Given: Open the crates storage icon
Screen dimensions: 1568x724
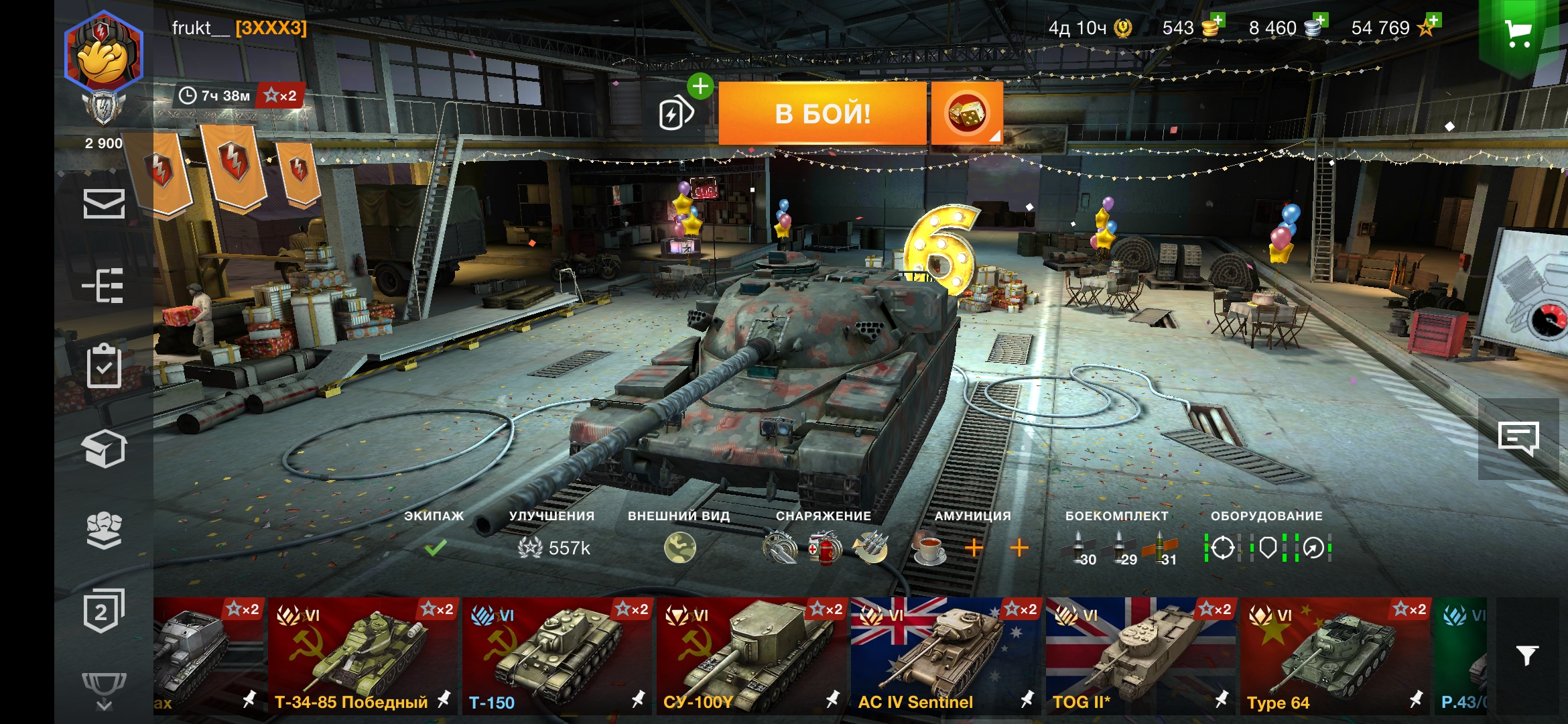Looking at the screenshot, I should pos(104,448).
